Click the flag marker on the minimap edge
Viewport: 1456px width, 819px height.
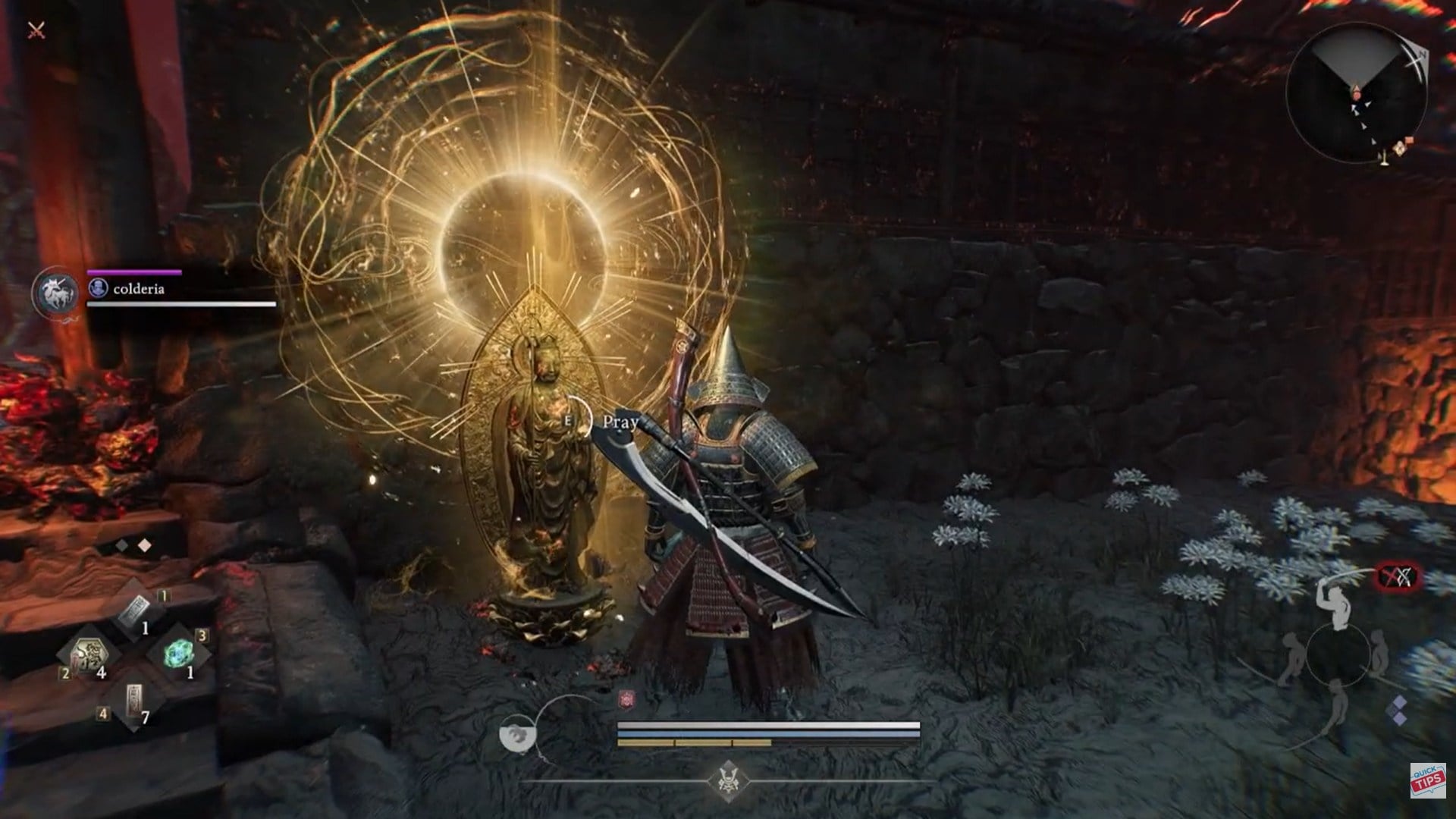pyautogui.click(x=1408, y=140)
